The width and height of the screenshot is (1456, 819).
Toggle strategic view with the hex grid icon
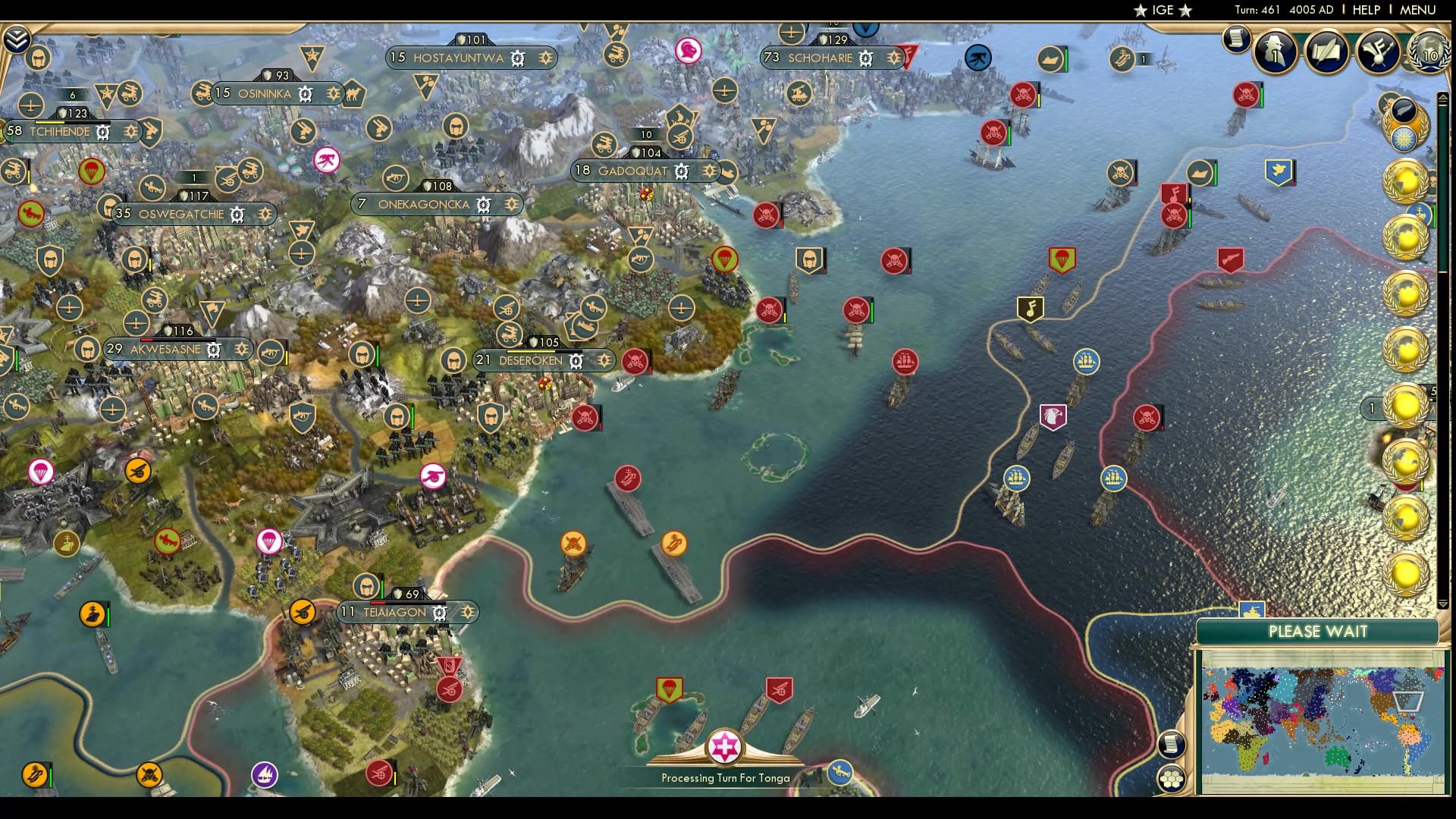point(1172,780)
